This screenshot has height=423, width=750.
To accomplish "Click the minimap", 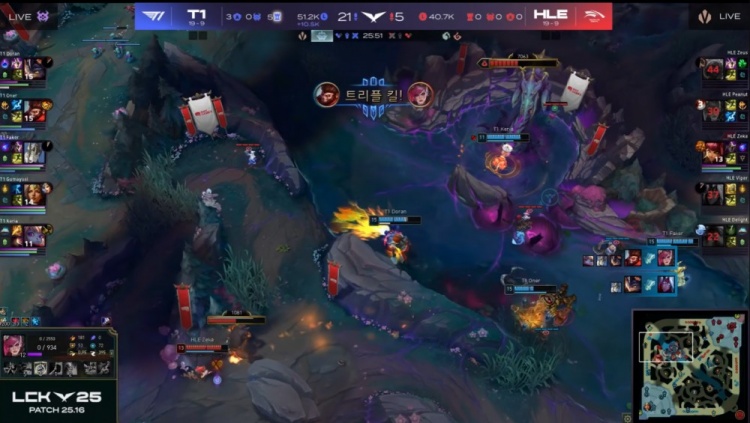I will pyautogui.click(x=690, y=366).
